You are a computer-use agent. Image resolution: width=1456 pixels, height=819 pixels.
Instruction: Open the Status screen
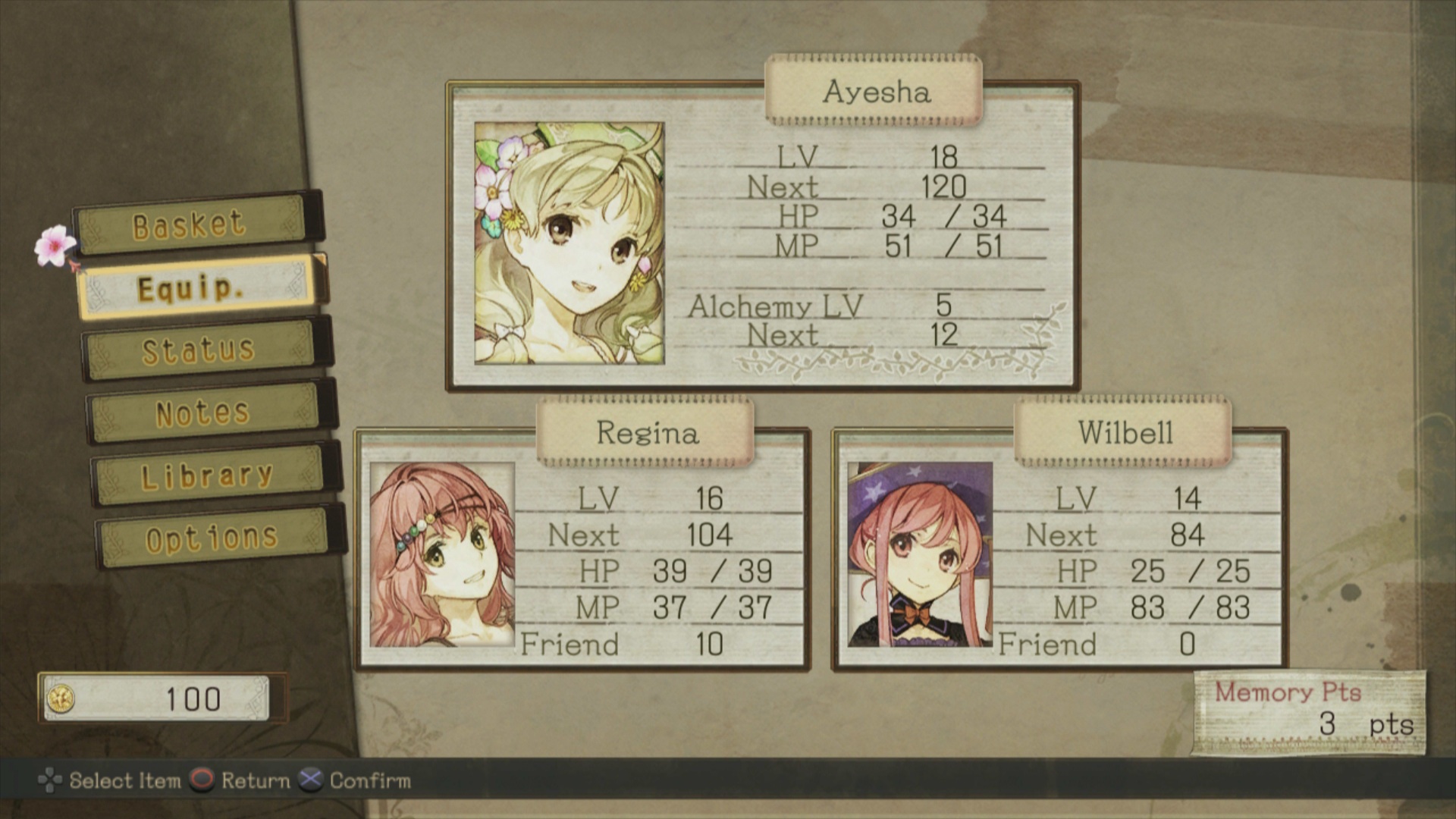tap(199, 350)
